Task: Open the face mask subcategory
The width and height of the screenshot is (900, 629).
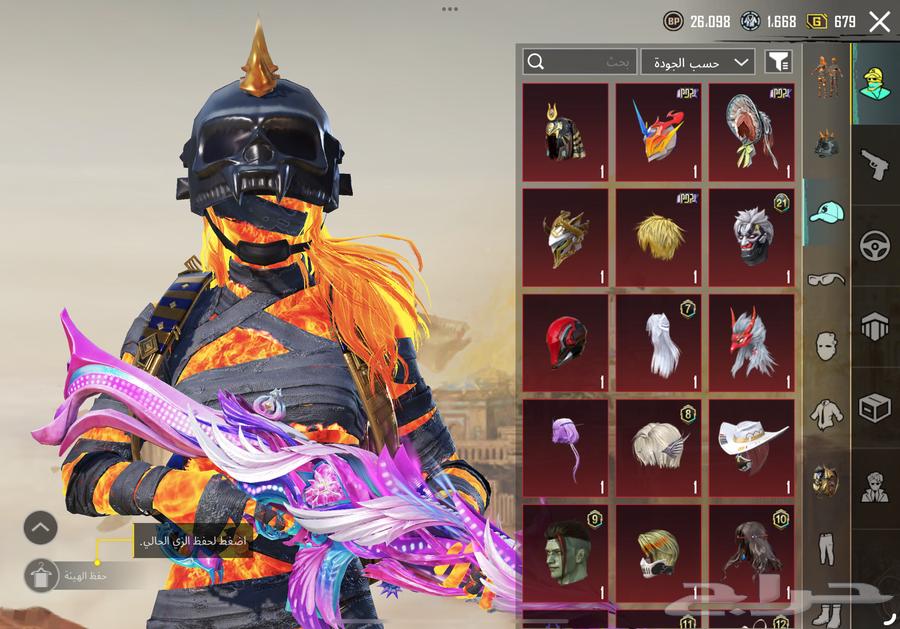Action: (826, 346)
